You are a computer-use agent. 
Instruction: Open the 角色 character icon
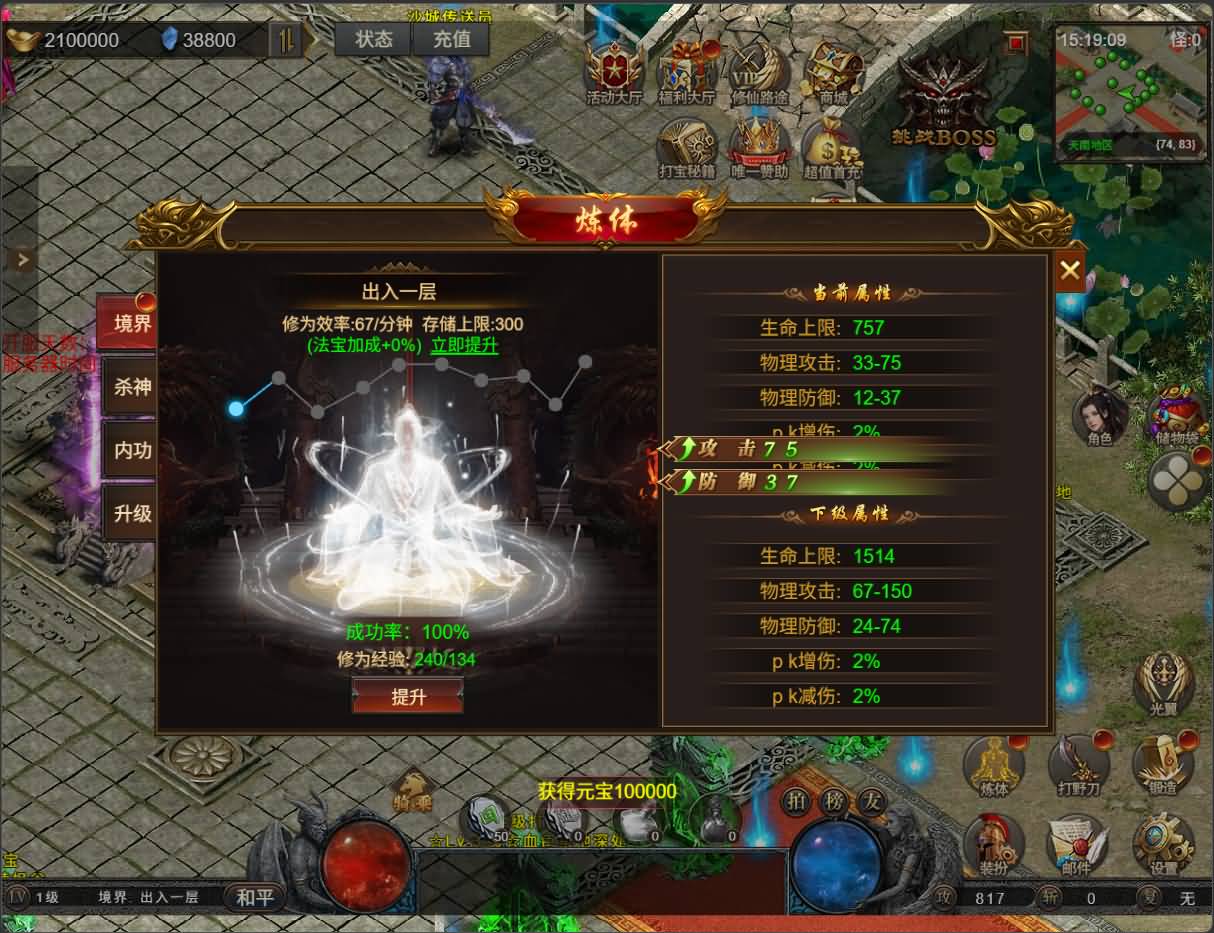coord(1100,416)
